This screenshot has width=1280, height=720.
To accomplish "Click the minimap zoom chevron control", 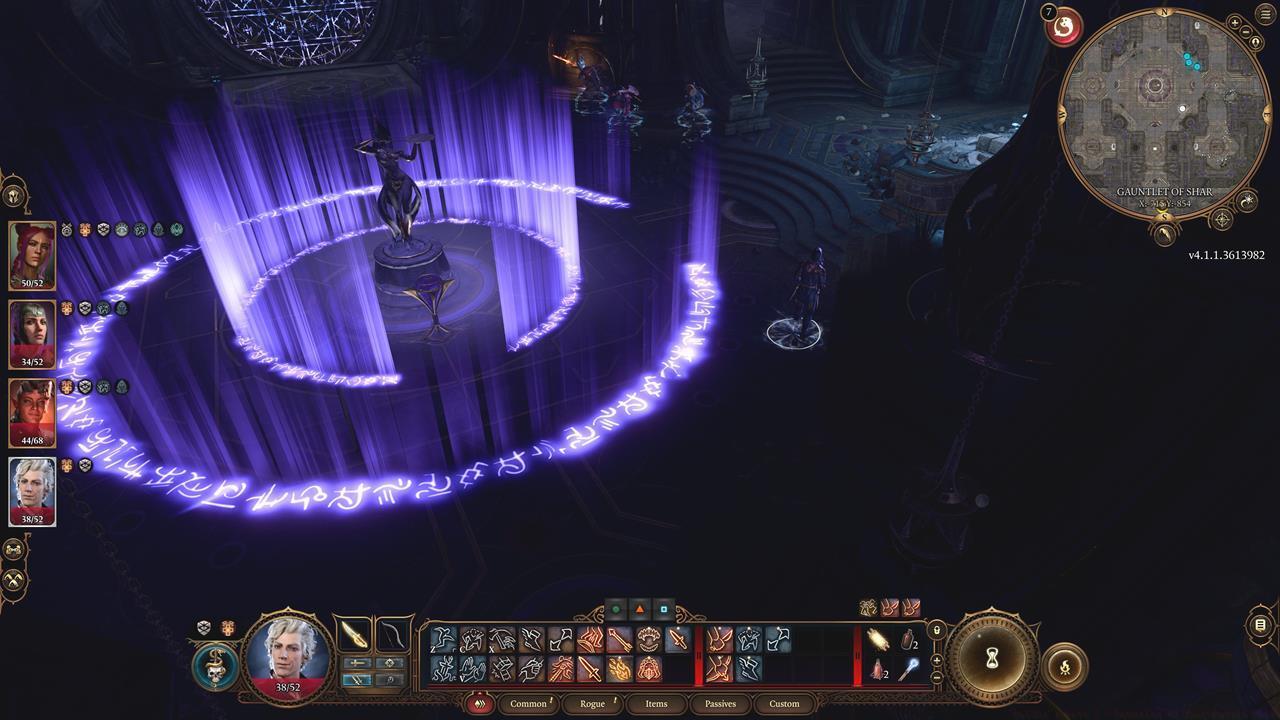I will tap(1236, 24).
